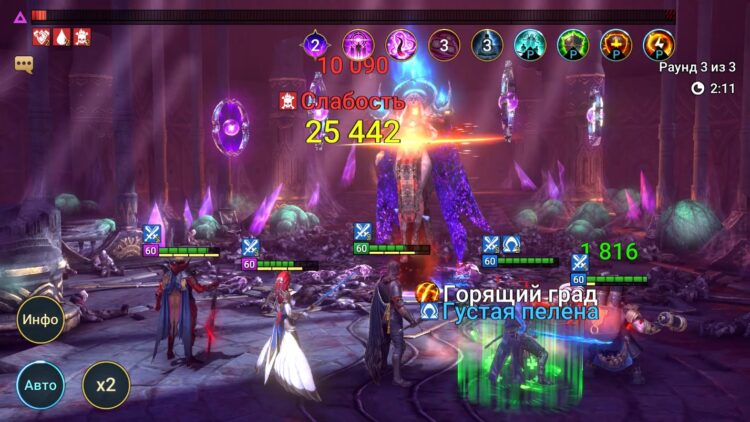View the green passive skill icon
750x422 pixels.
coord(573,44)
